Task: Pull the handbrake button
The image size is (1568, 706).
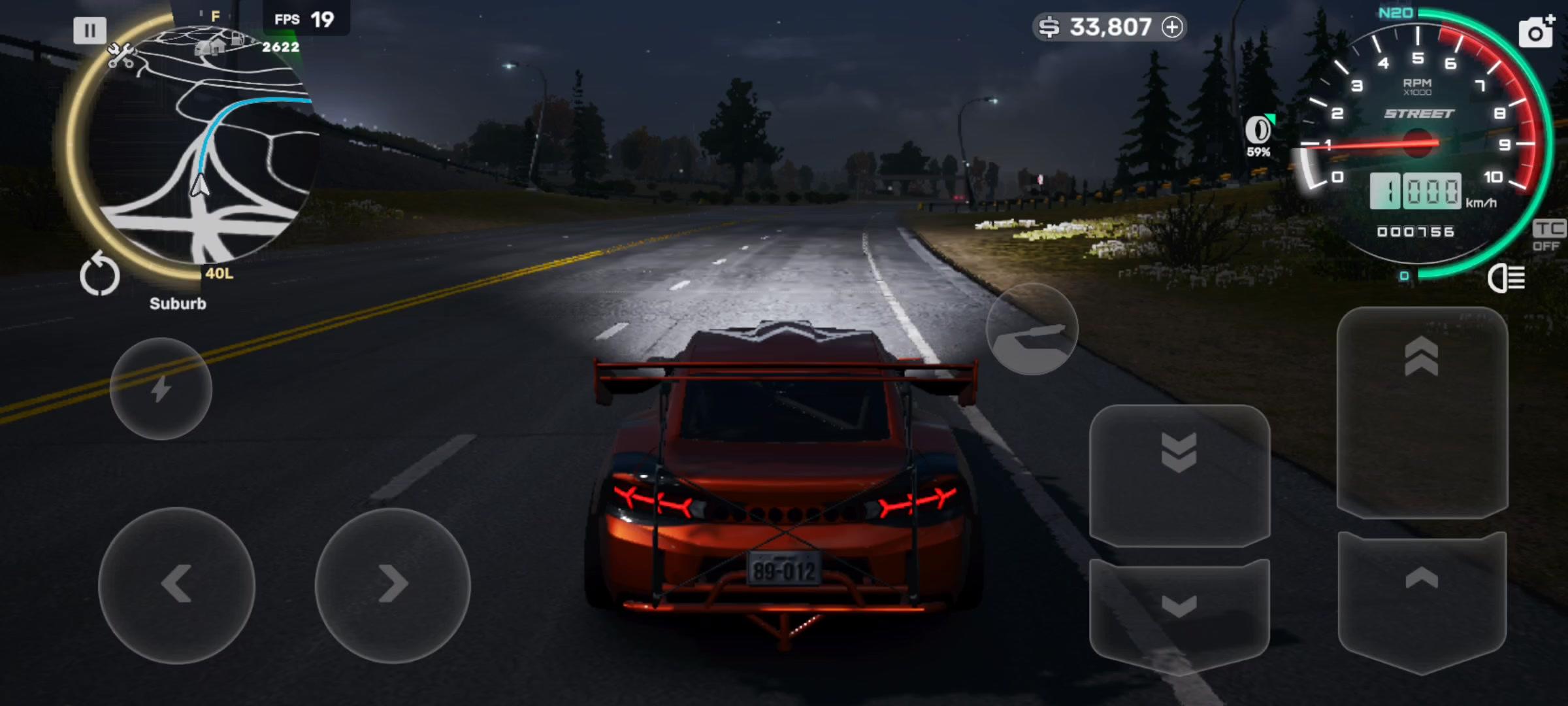Action: click(x=1032, y=330)
